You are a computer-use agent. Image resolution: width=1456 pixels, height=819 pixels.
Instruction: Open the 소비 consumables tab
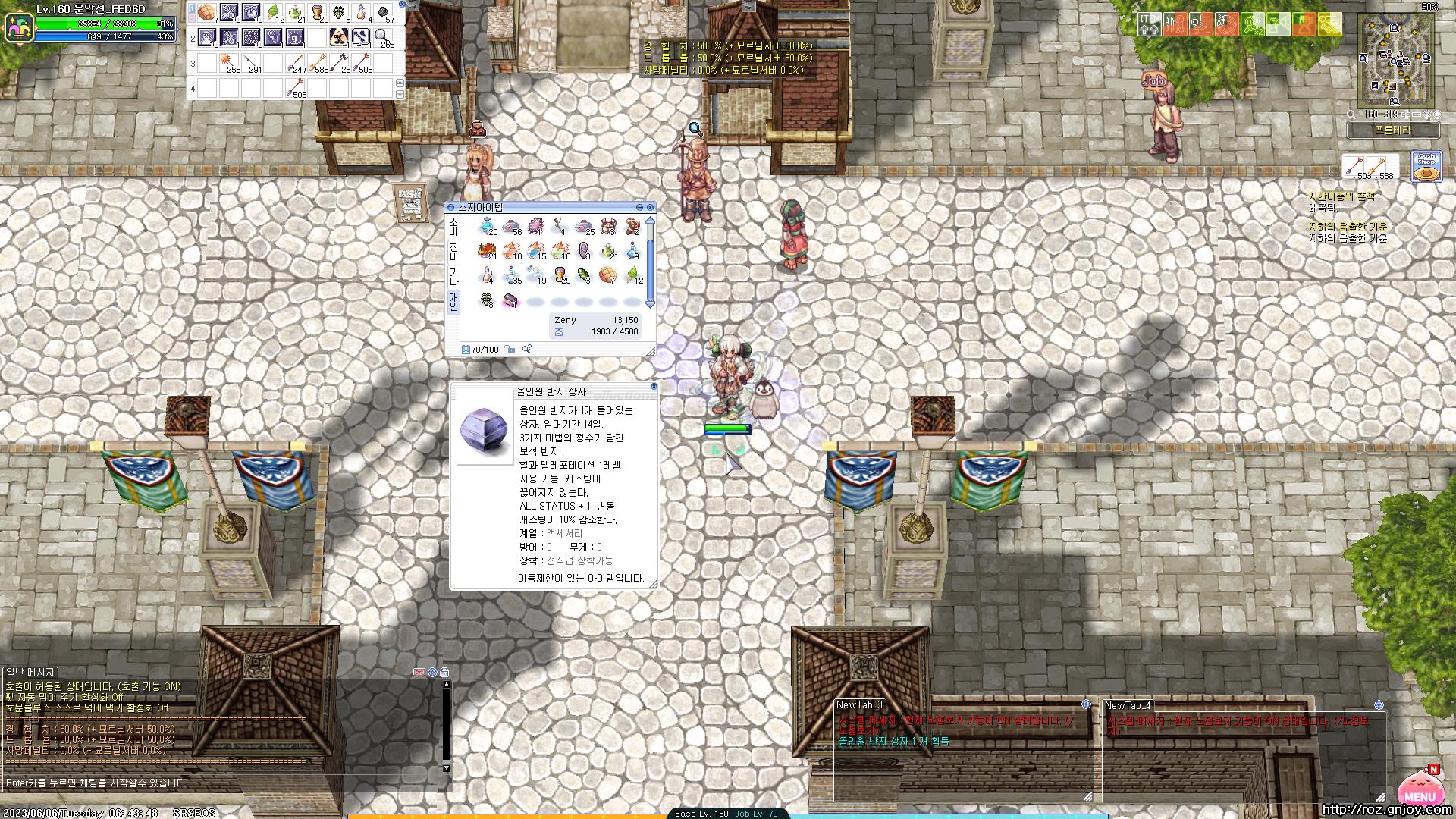click(453, 227)
